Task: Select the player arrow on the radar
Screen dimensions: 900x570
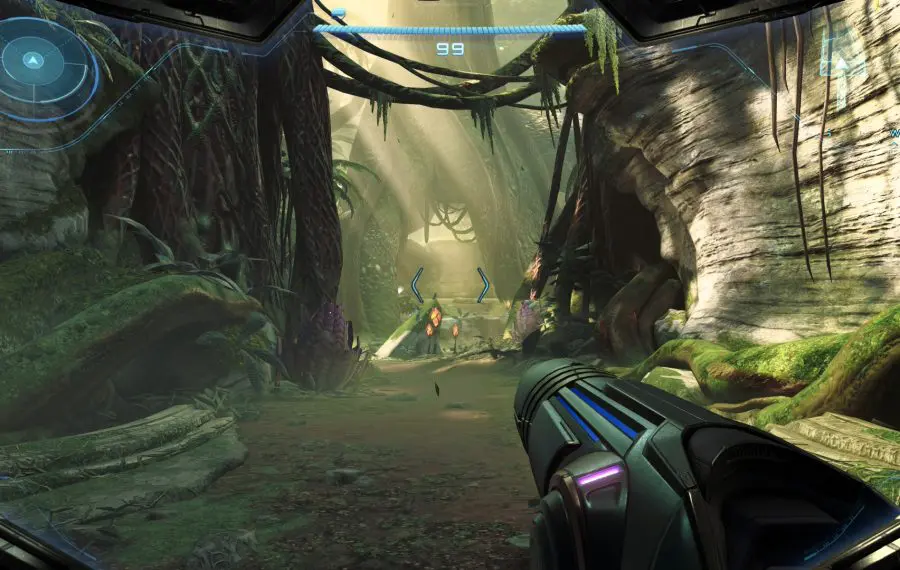Action: tap(33, 61)
